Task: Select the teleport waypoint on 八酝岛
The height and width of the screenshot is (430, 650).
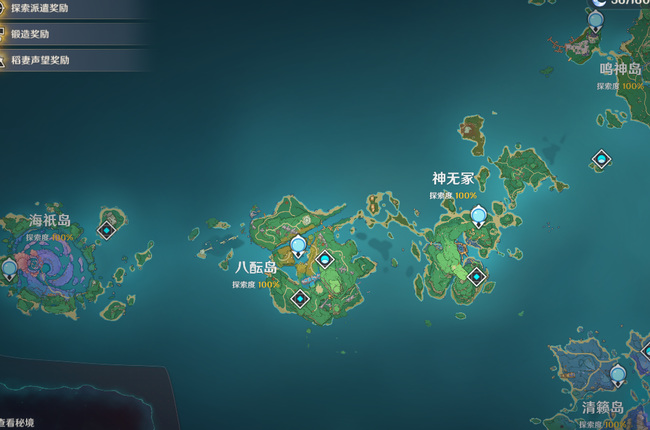Action: (x=297, y=246)
